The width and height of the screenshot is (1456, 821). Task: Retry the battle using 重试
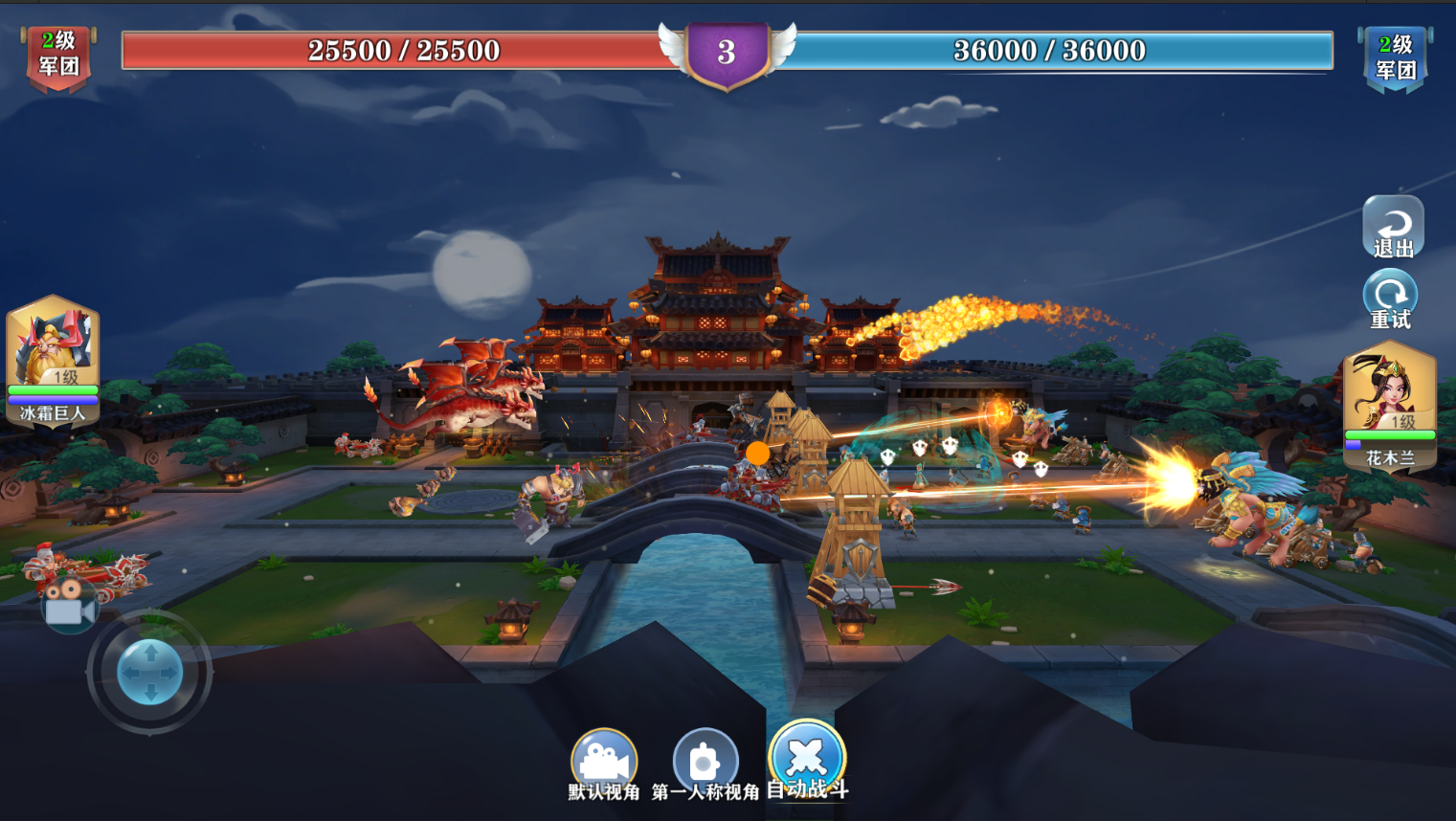pyautogui.click(x=1390, y=300)
